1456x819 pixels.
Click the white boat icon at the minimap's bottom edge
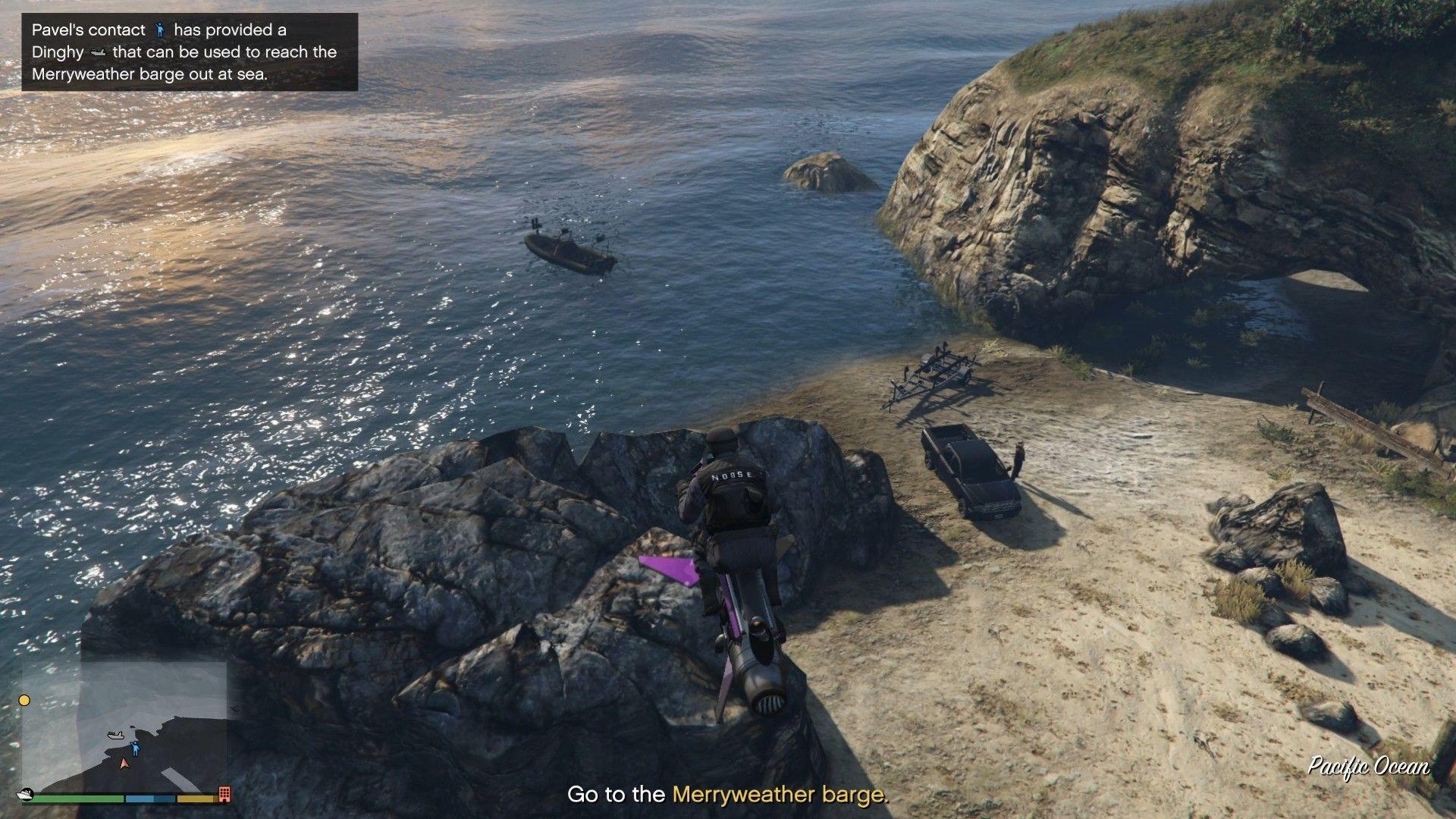click(25, 795)
